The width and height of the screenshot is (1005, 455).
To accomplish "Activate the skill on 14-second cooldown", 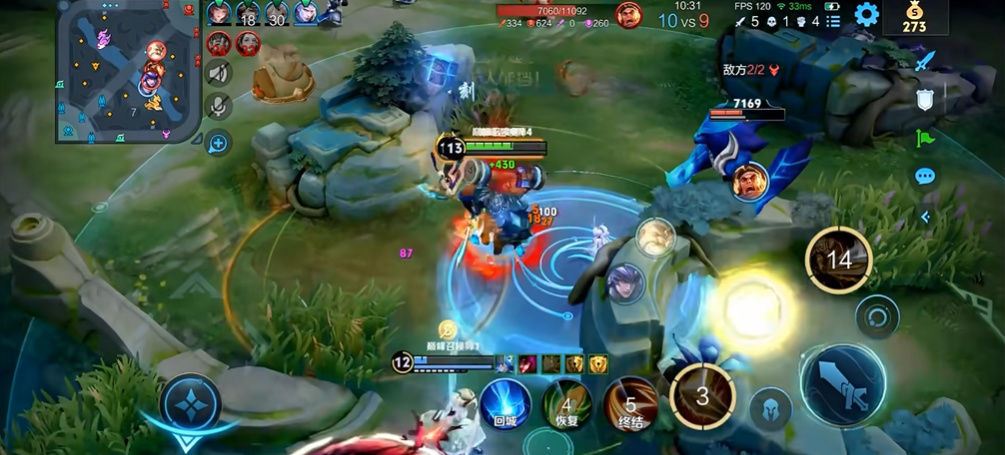I will 838,260.
